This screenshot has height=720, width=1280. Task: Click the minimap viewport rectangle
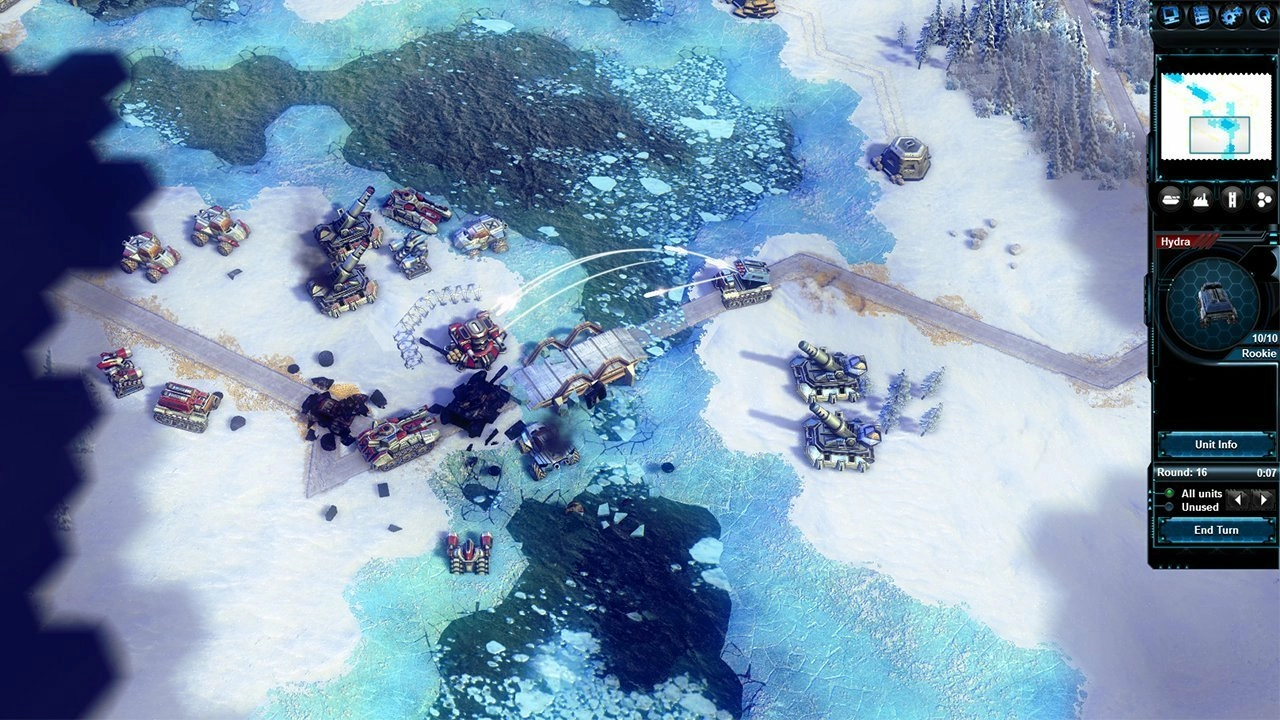pos(1220,134)
